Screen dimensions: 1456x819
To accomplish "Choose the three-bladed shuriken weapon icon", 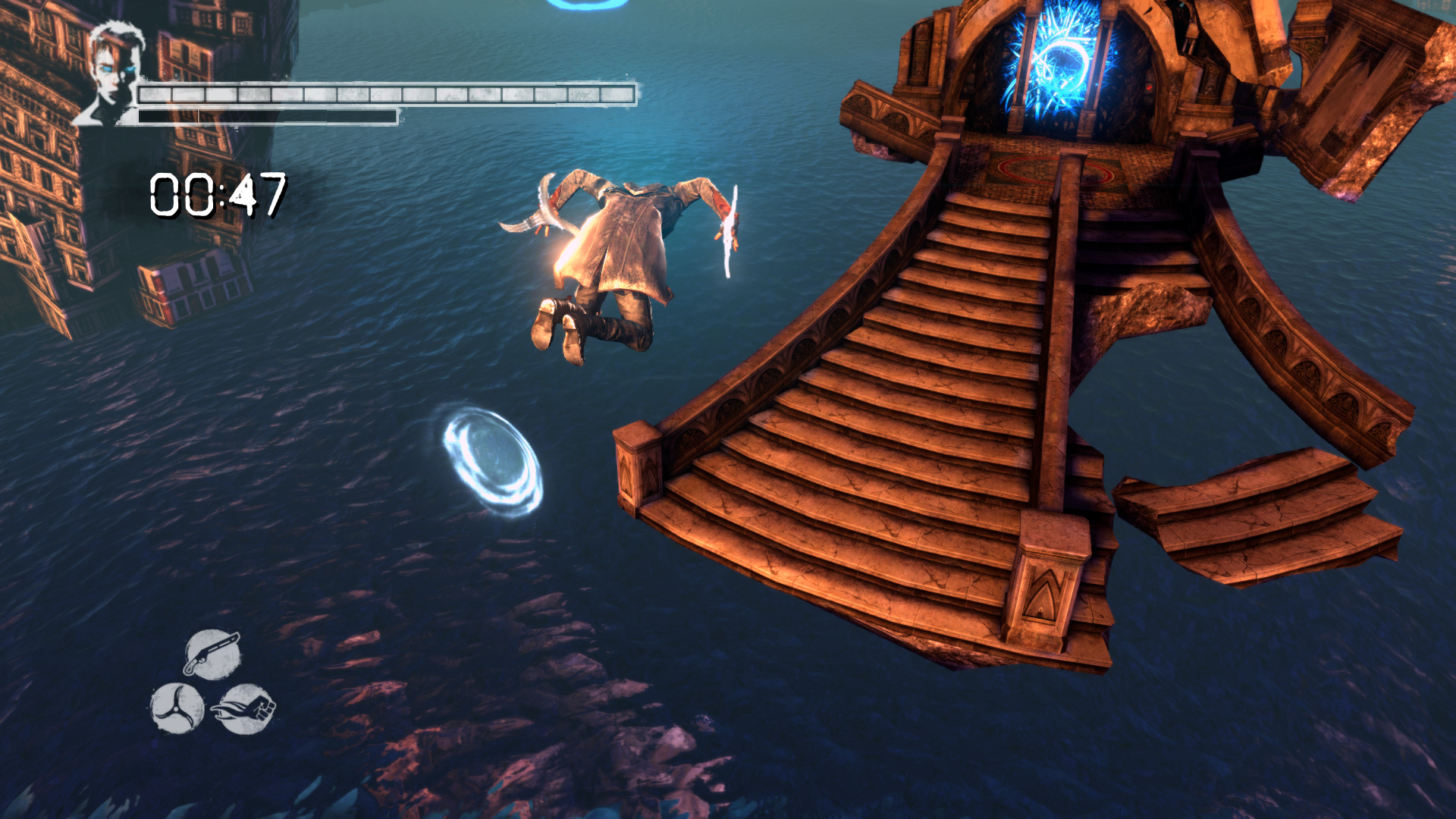I will tap(177, 708).
